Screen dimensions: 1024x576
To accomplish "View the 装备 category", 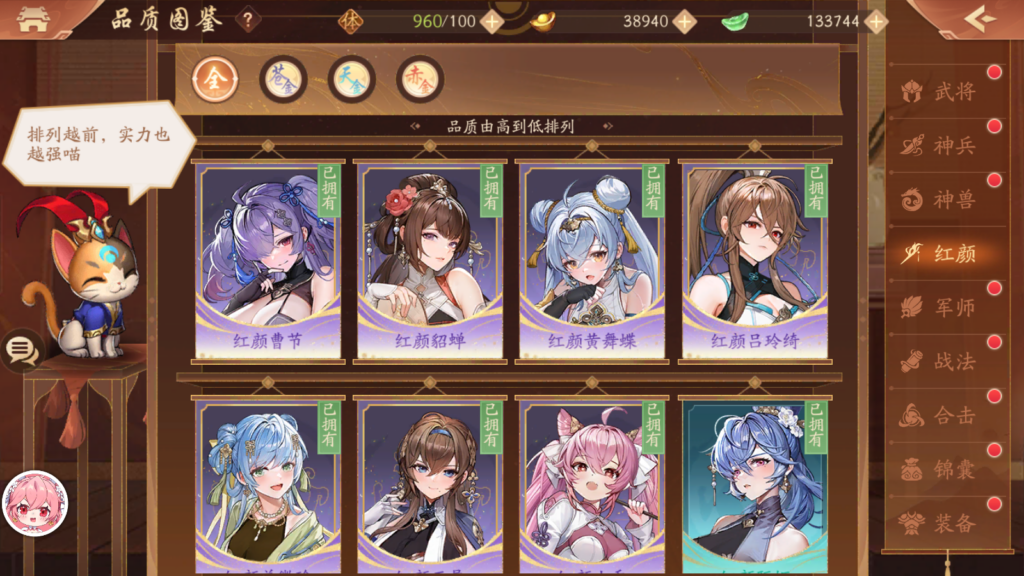I will pos(942,524).
